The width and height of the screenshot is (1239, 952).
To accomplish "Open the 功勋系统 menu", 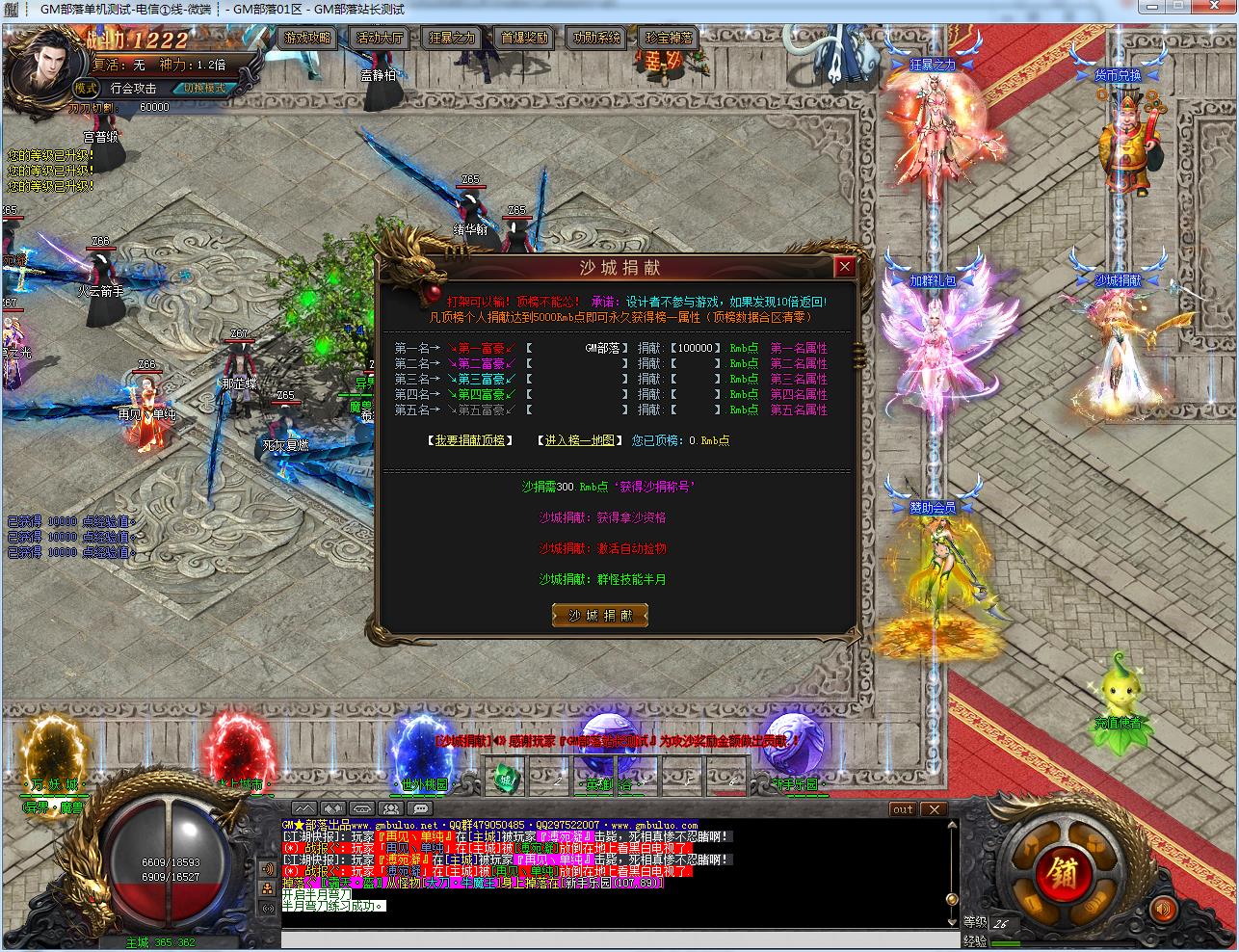I will coord(597,39).
